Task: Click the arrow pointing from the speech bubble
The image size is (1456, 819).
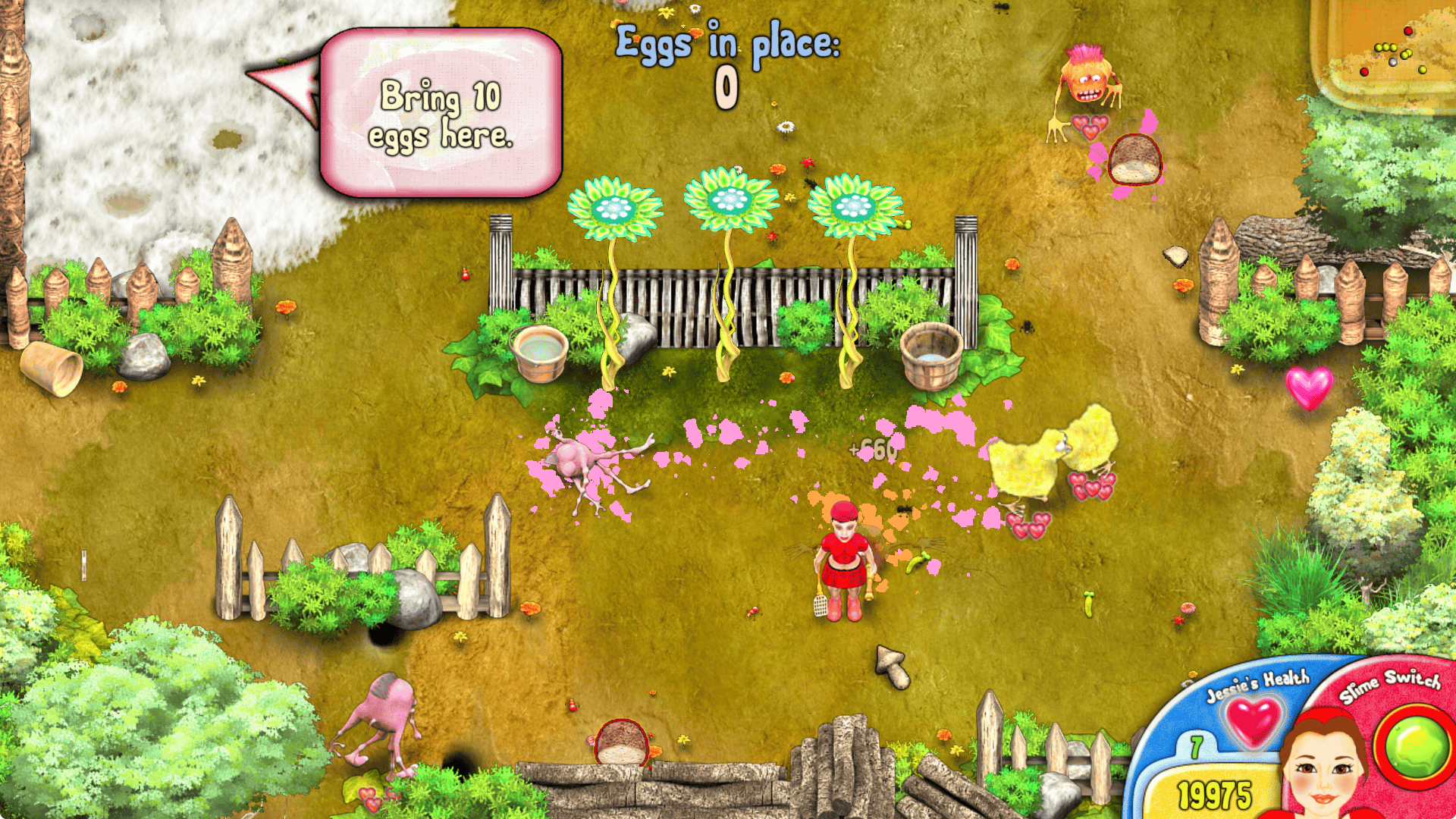Action: pos(281,83)
